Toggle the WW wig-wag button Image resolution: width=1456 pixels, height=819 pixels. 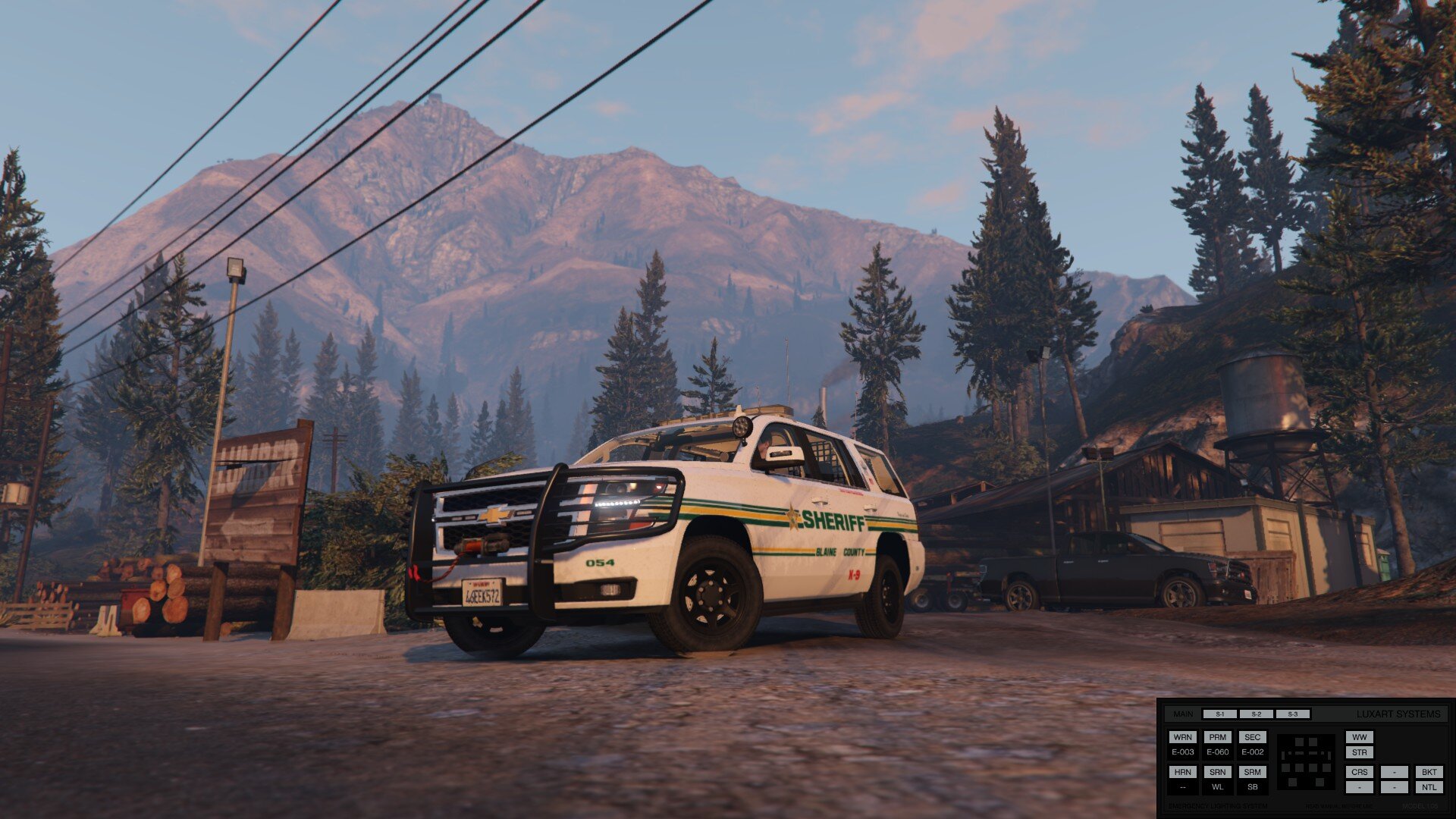(1359, 737)
